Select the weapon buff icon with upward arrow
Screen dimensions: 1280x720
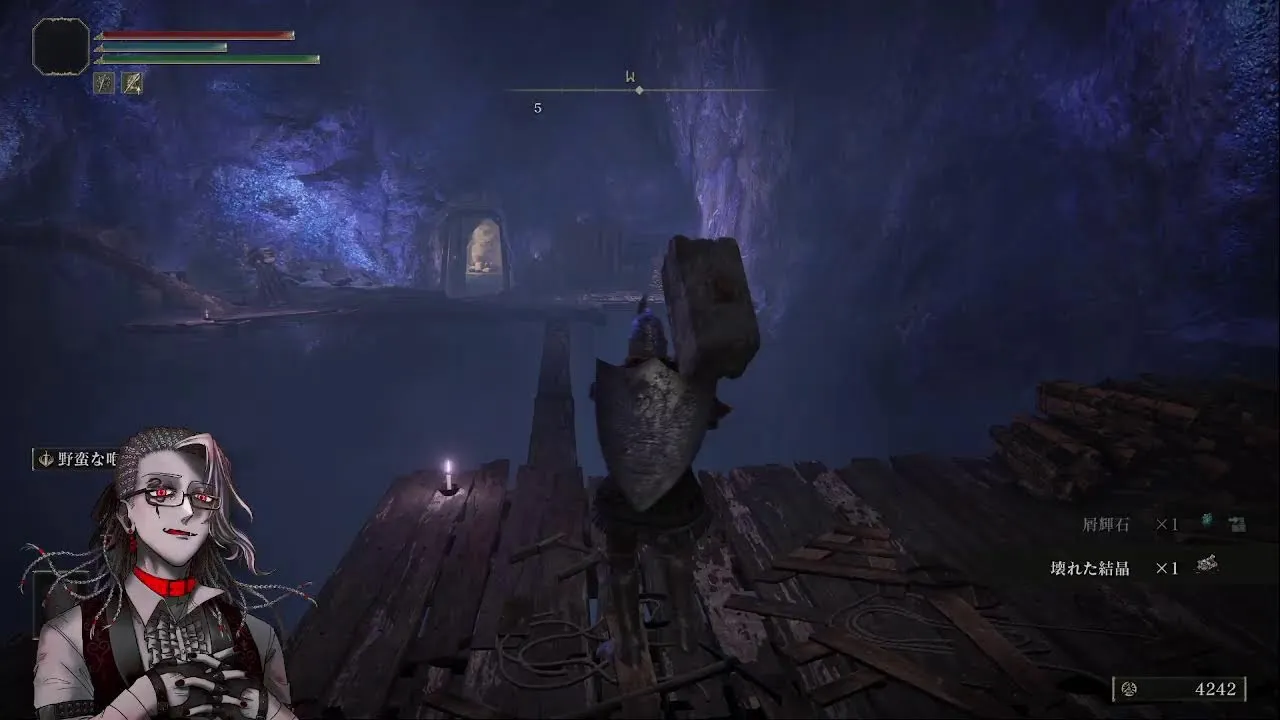[132, 84]
